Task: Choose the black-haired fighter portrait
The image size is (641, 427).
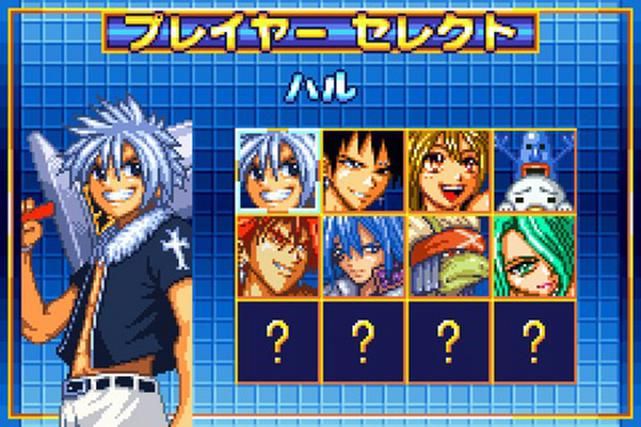Action: click(363, 171)
